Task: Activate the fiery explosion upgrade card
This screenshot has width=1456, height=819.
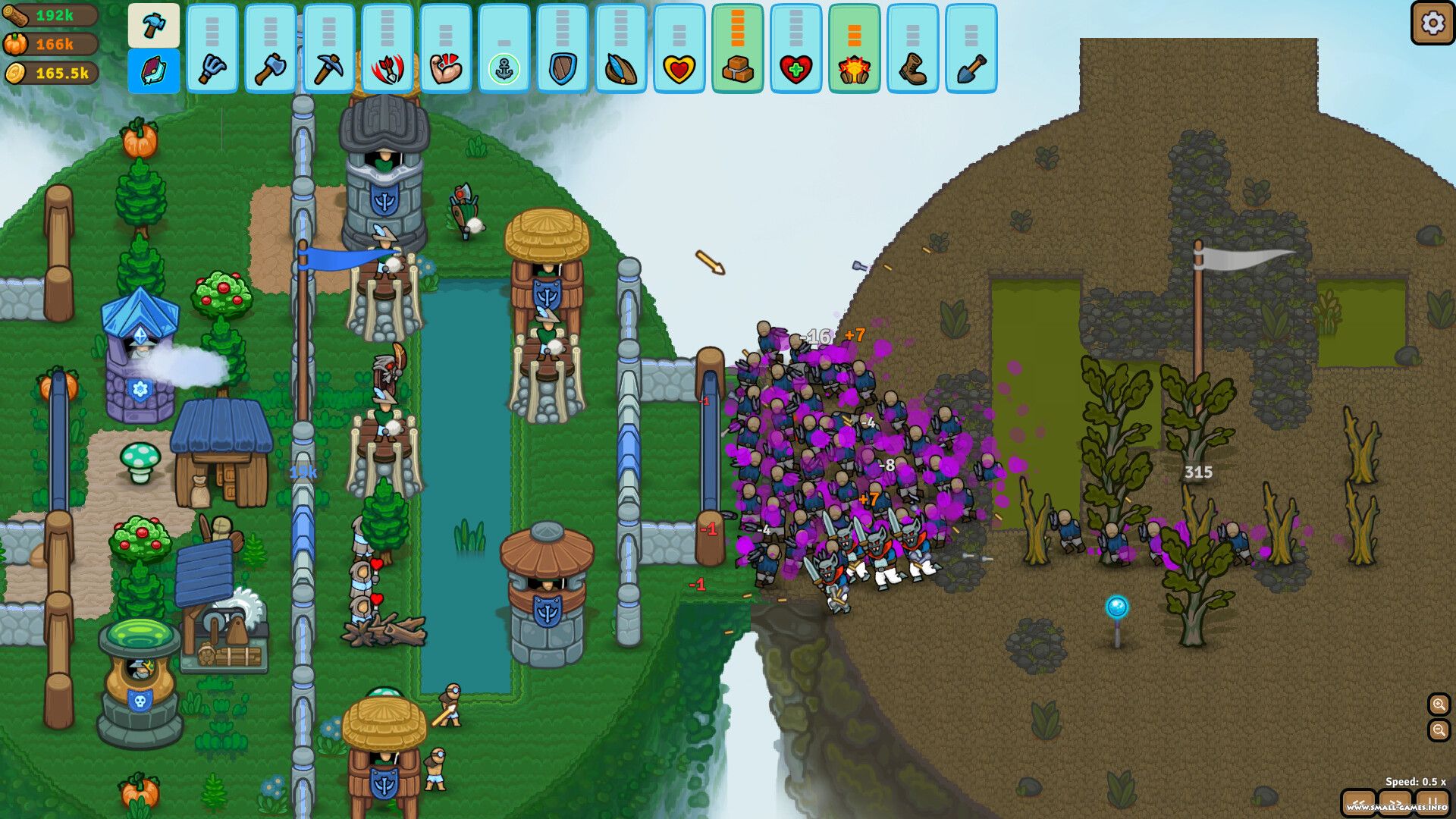Action: 855,49
